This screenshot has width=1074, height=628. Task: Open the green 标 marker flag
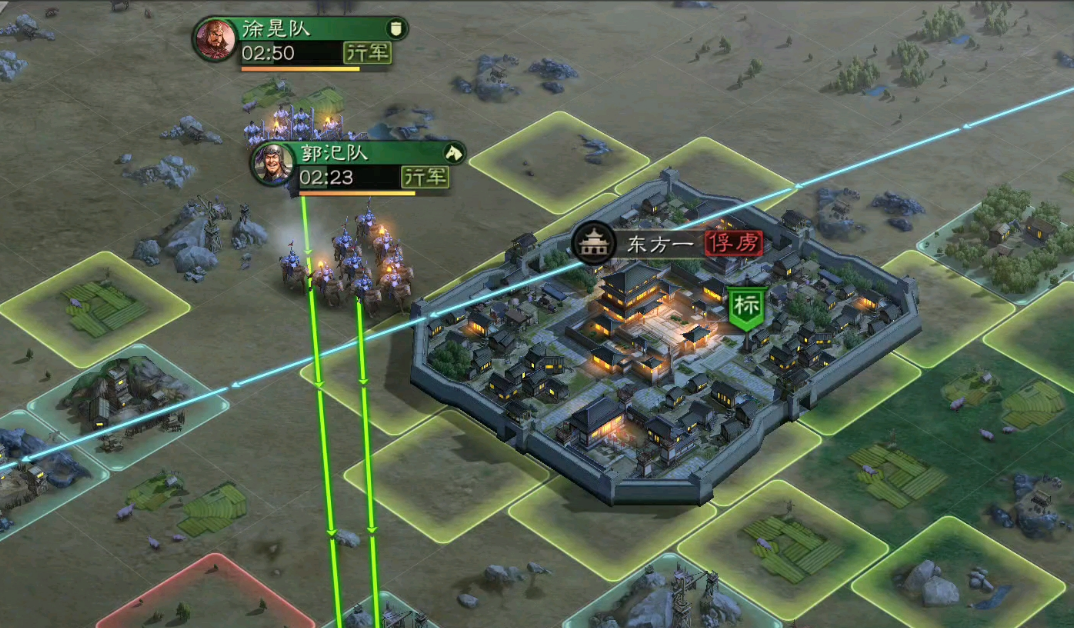[x=745, y=308]
